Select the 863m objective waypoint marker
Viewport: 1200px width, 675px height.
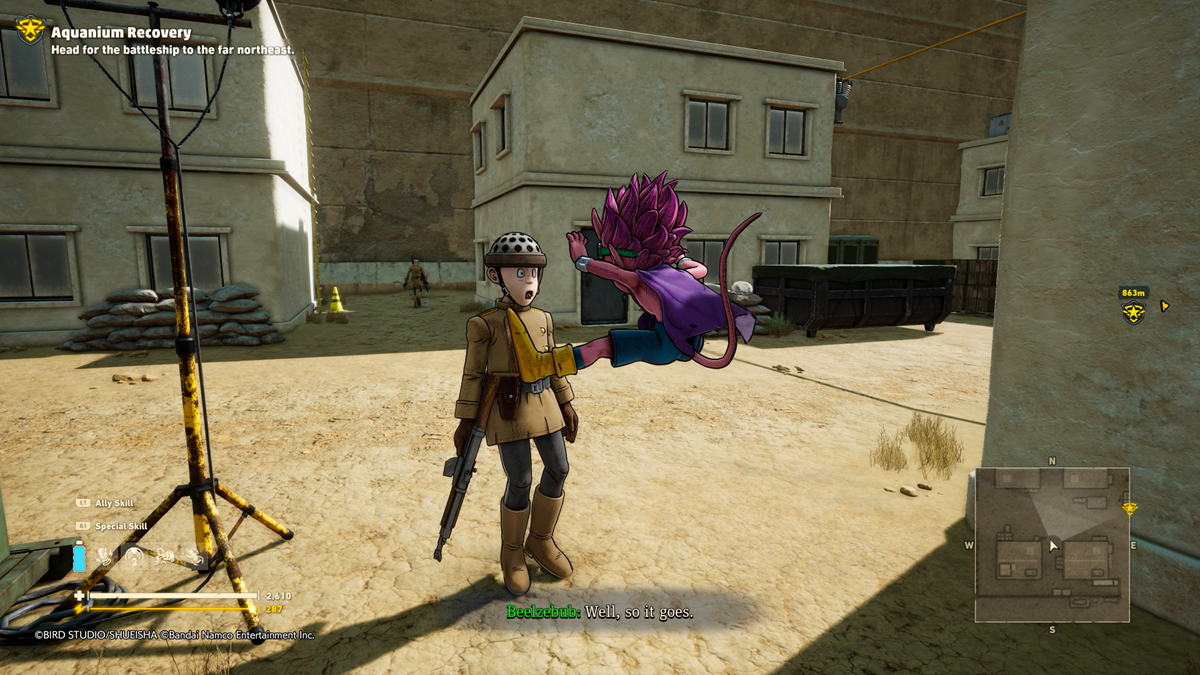tap(1133, 312)
